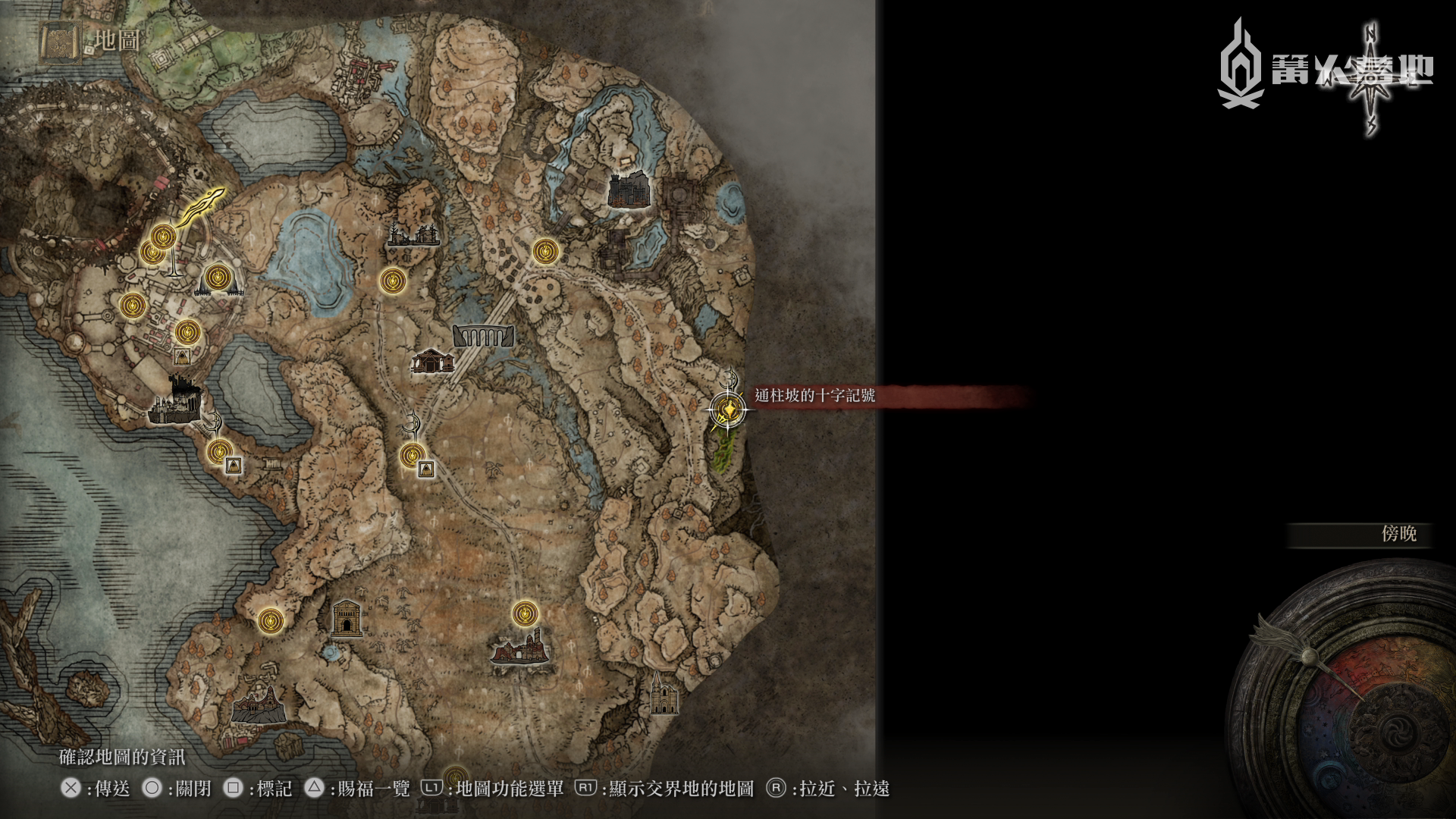Click the red ruined fort landmark icon

(x=519, y=647)
